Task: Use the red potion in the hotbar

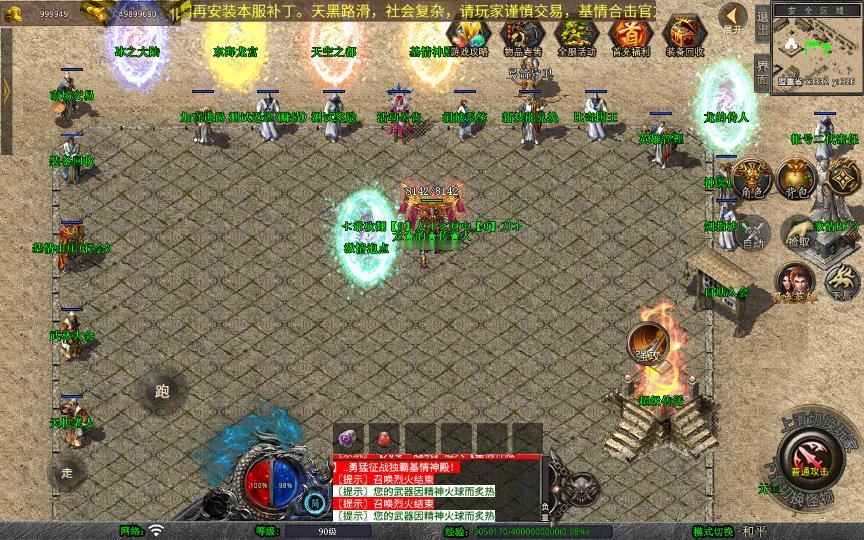Action: (x=382, y=438)
